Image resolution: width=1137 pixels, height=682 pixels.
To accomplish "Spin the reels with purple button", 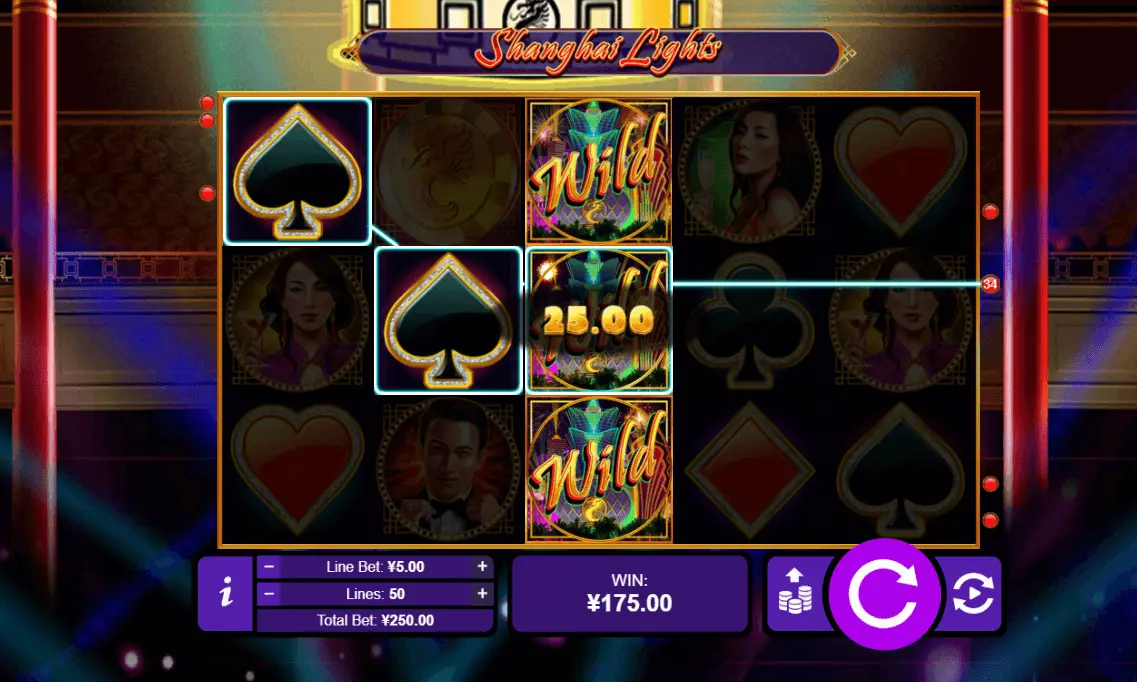I will pyautogui.click(x=884, y=594).
